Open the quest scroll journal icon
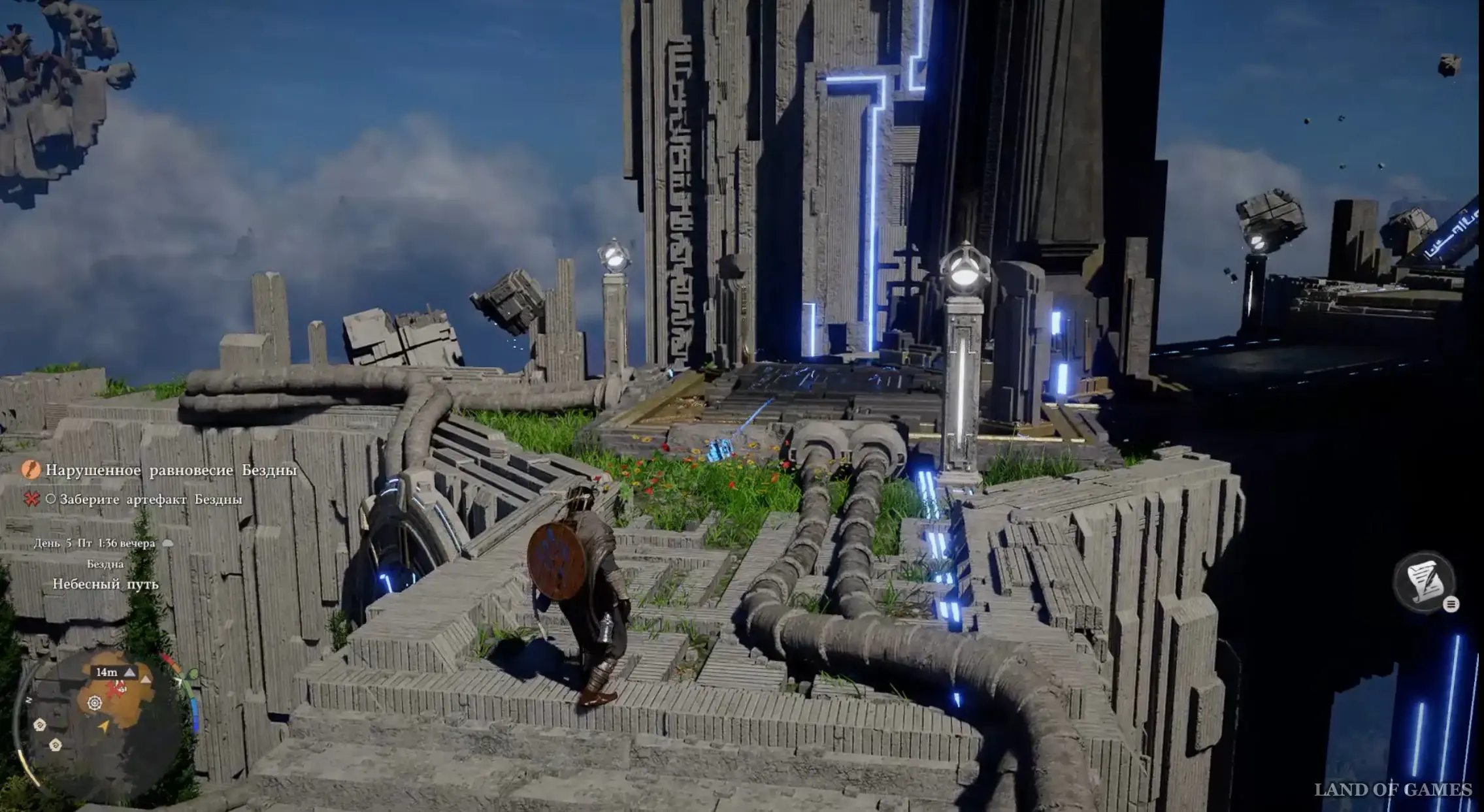Screen dimensions: 1484x812 (x=1426, y=581)
